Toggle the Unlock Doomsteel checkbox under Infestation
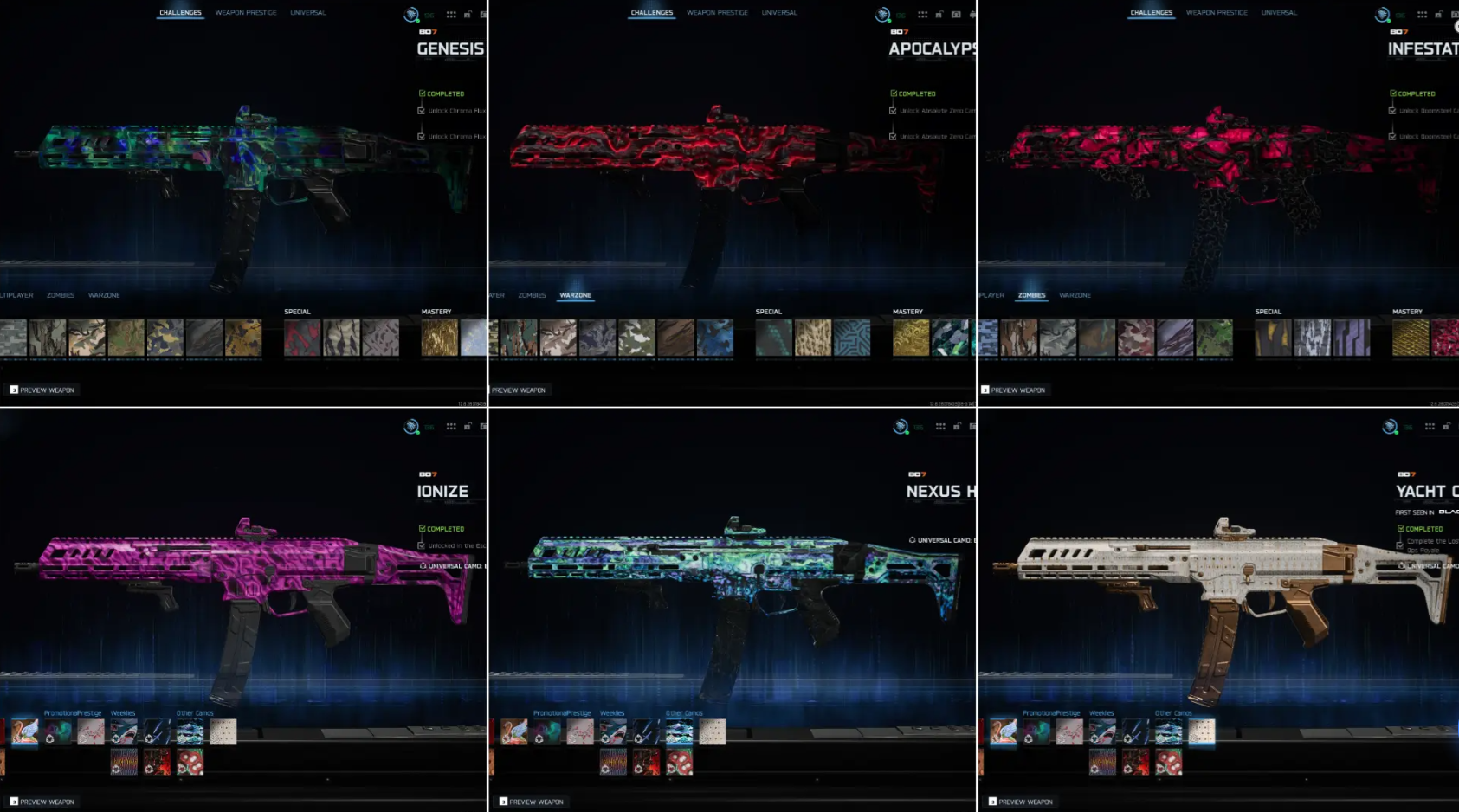This screenshot has width=1459, height=812. coord(1393,110)
